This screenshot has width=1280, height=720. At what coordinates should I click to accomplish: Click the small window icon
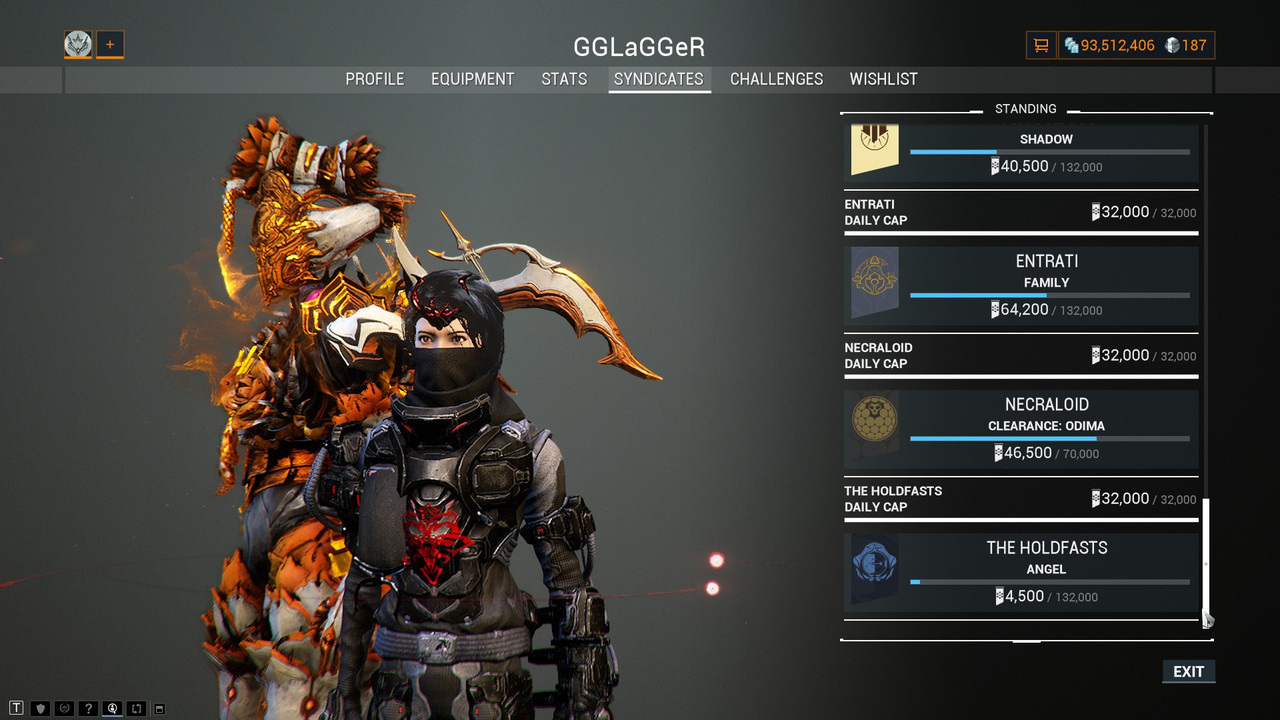(159, 709)
